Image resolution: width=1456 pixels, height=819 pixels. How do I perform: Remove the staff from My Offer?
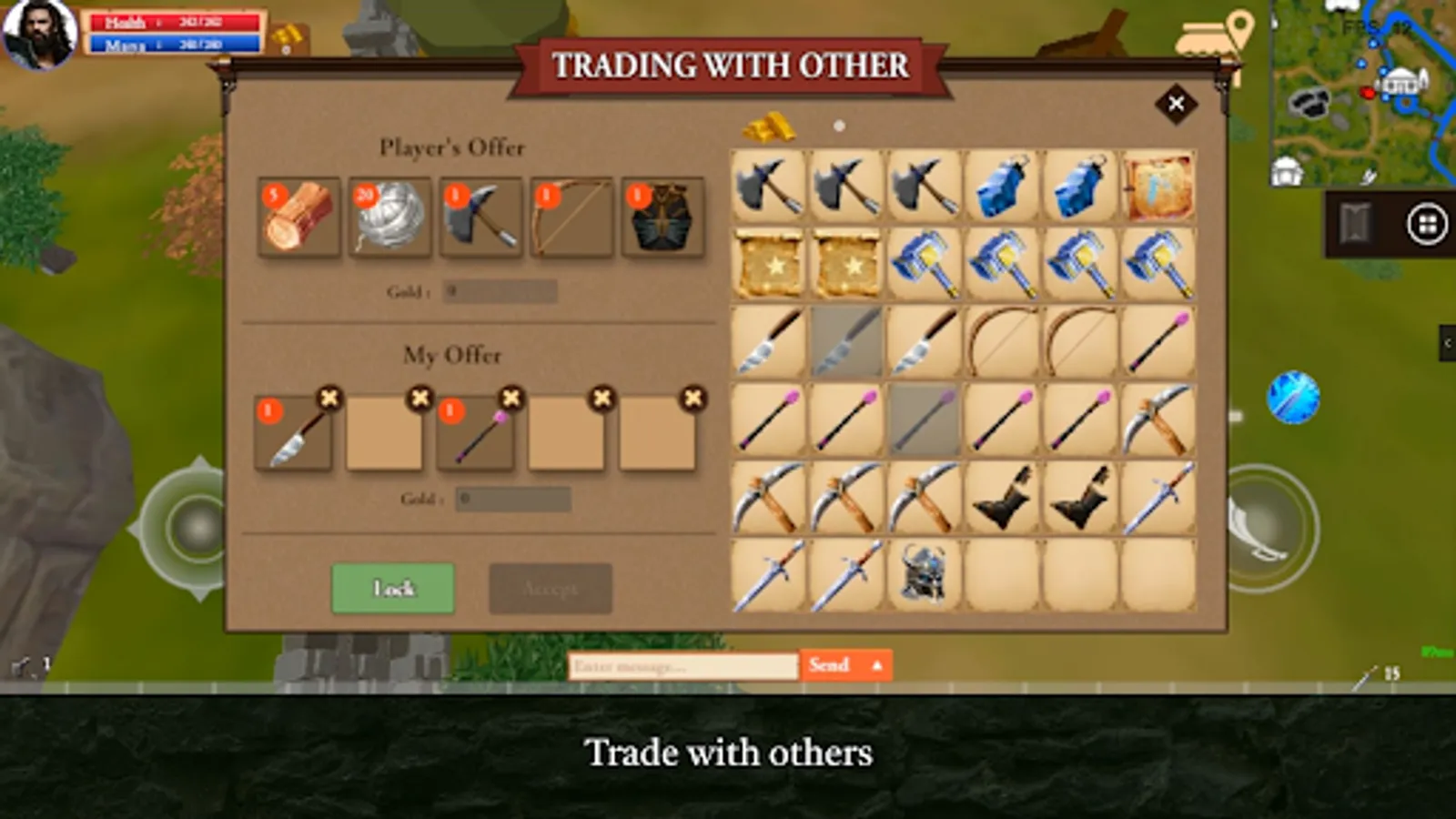click(x=511, y=398)
